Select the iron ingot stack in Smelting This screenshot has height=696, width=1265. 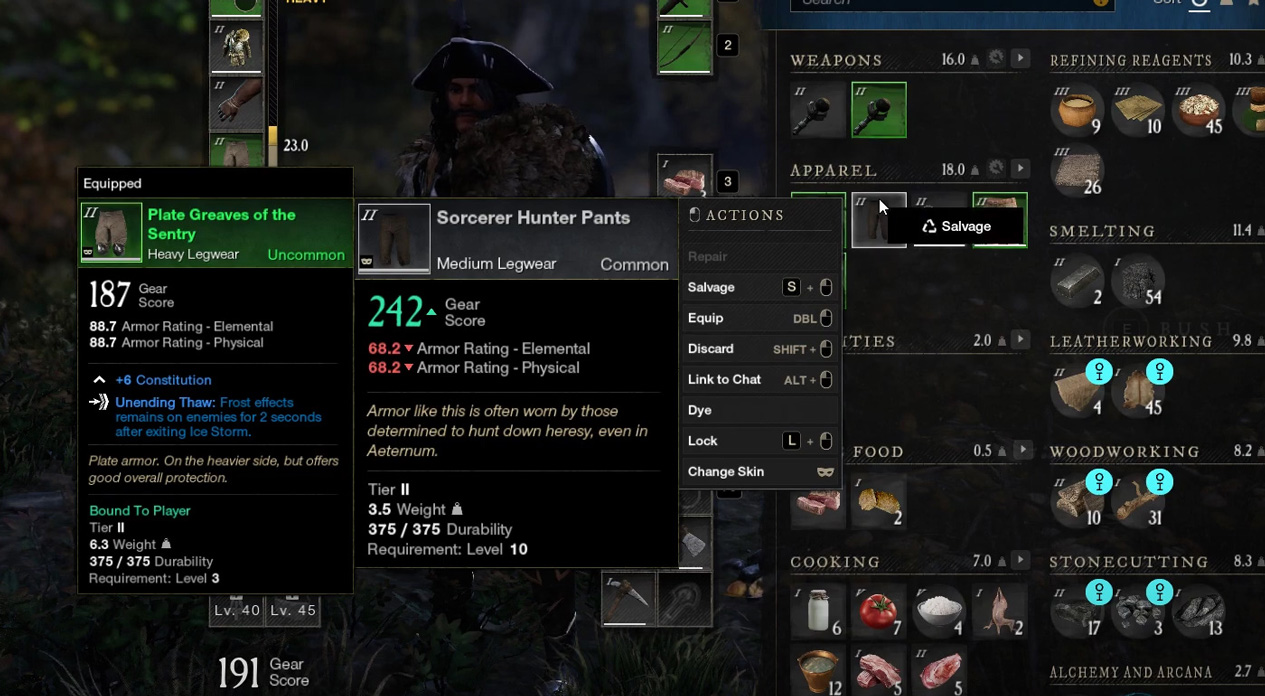1076,282
